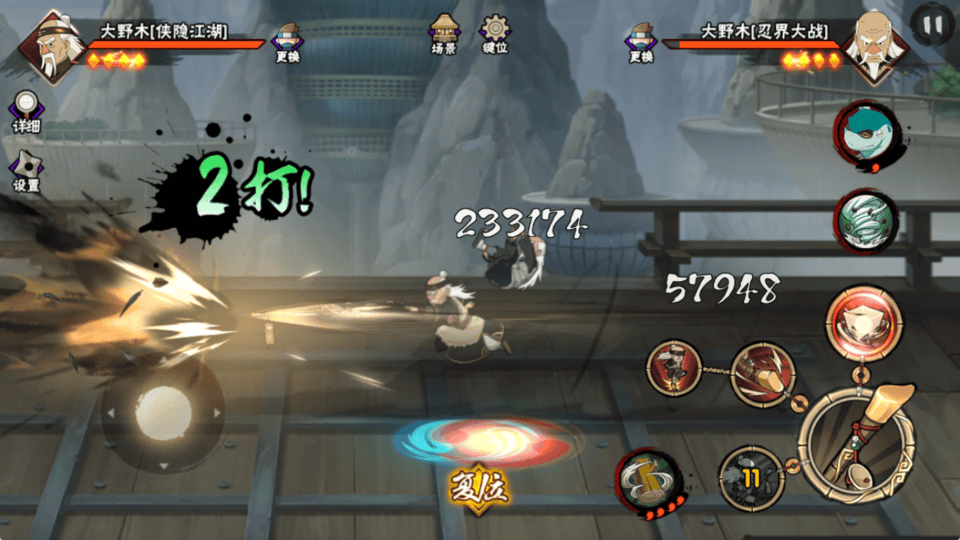Select the left player's Onoki portrait
The height and width of the screenshot is (540, 960).
pyautogui.click(x=49, y=45)
